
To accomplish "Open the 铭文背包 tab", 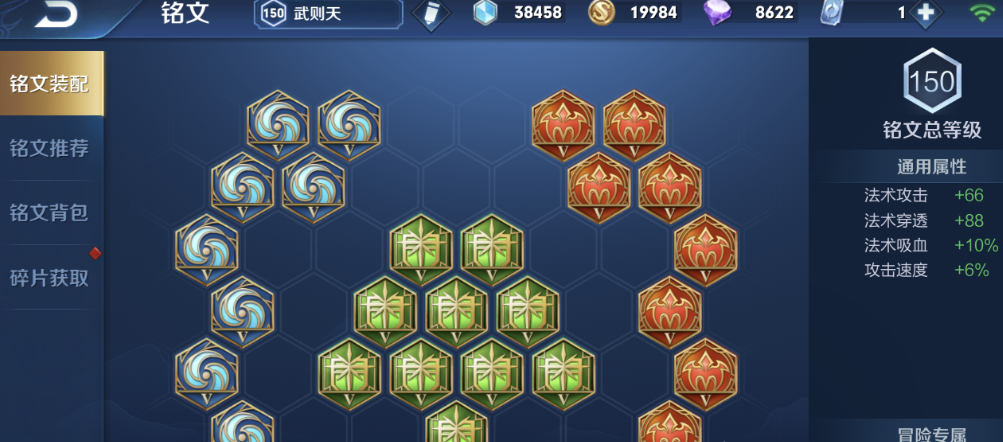I will [x=50, y=212].
